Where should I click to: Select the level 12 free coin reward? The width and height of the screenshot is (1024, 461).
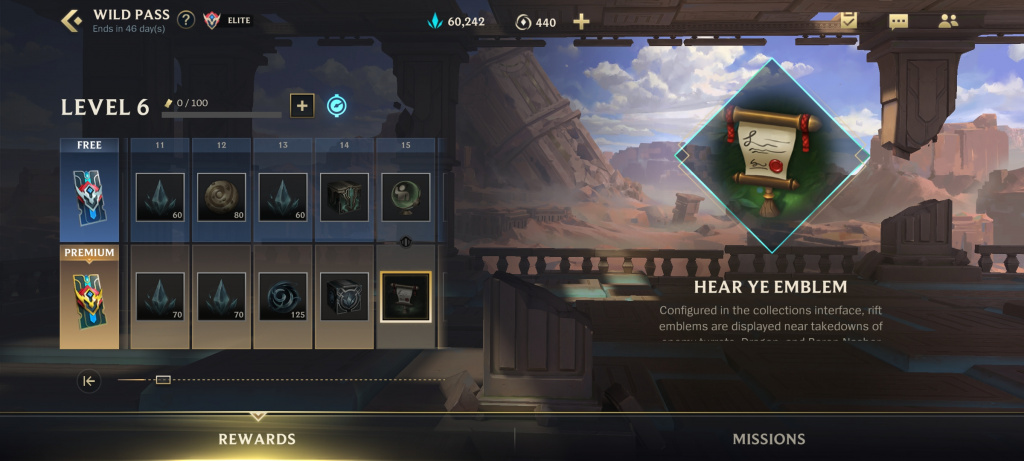coord(221,197)
